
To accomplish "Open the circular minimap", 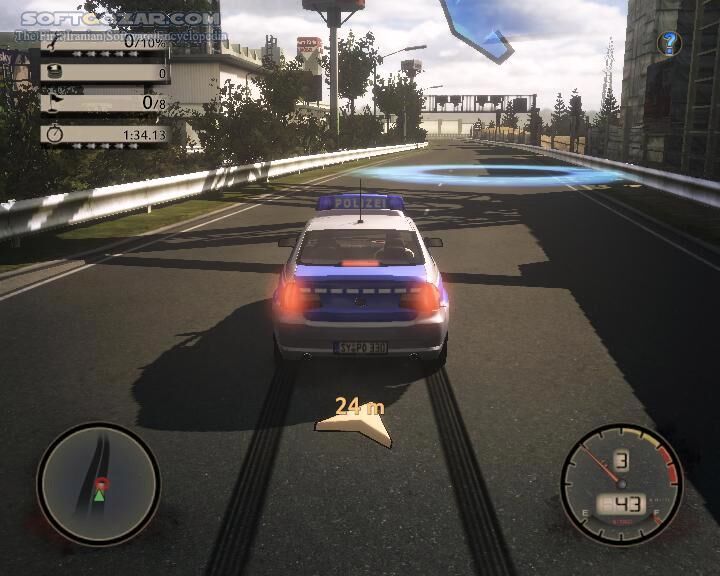I will tap(98, 484).
